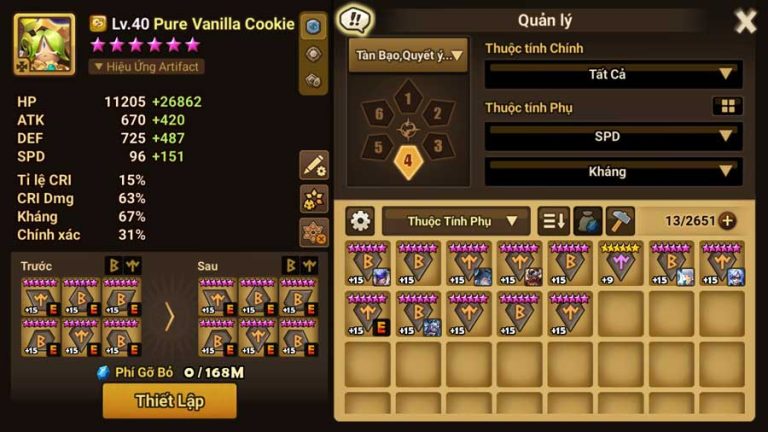Open the Thuộc tính Chính dropdown set to Tất Cả

(x=613, y=74)
